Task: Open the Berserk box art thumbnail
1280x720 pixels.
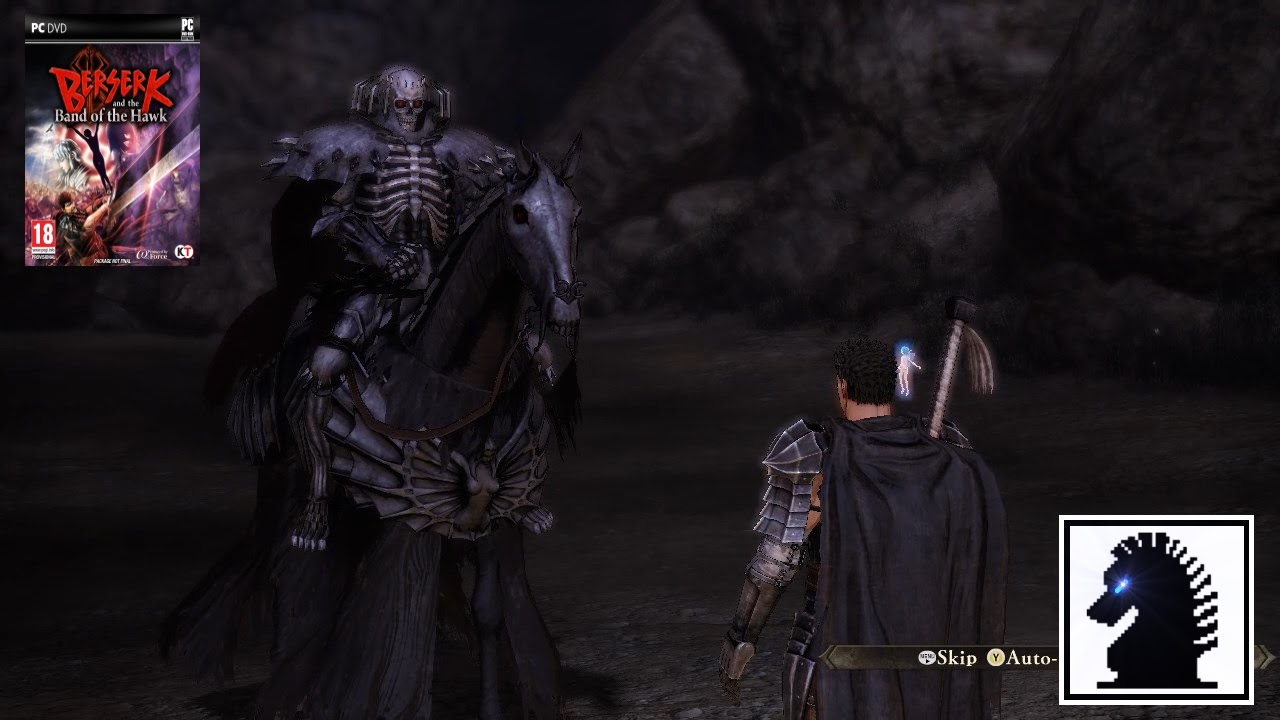Action: point(112,140)
